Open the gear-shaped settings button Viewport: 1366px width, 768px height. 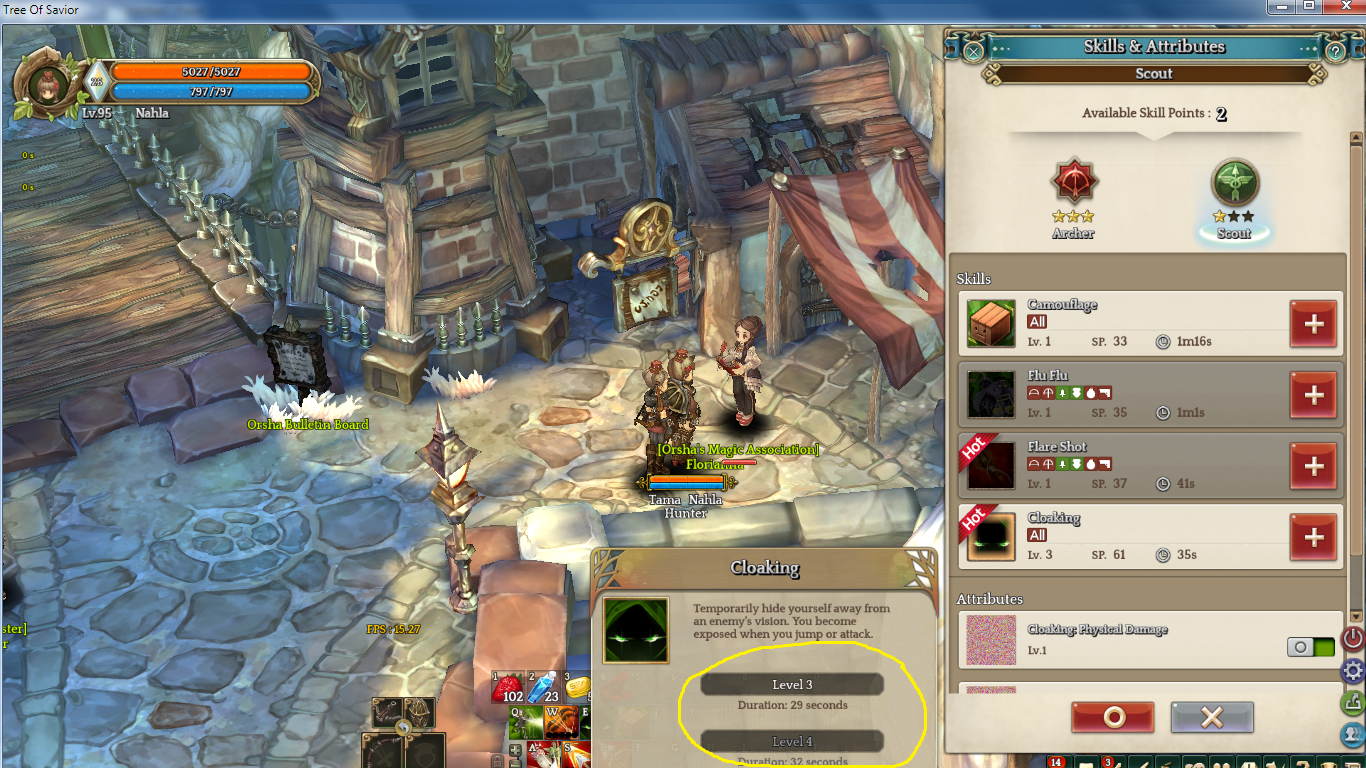tap(1353, 670)
